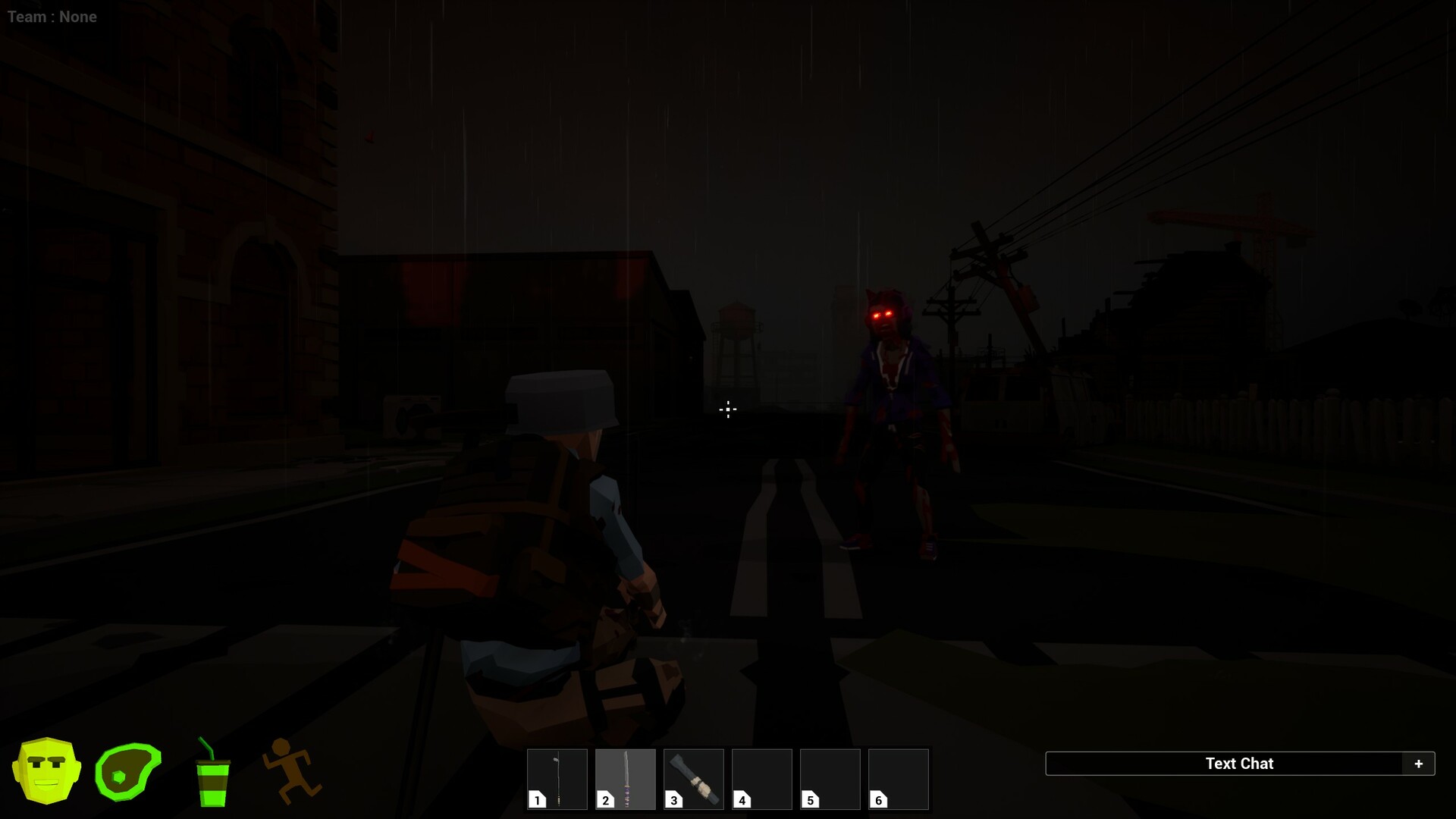This screenshot has height=819, width=1456.
Task: Select the golf club in hotbar slot 1
Action: (557, 779)
